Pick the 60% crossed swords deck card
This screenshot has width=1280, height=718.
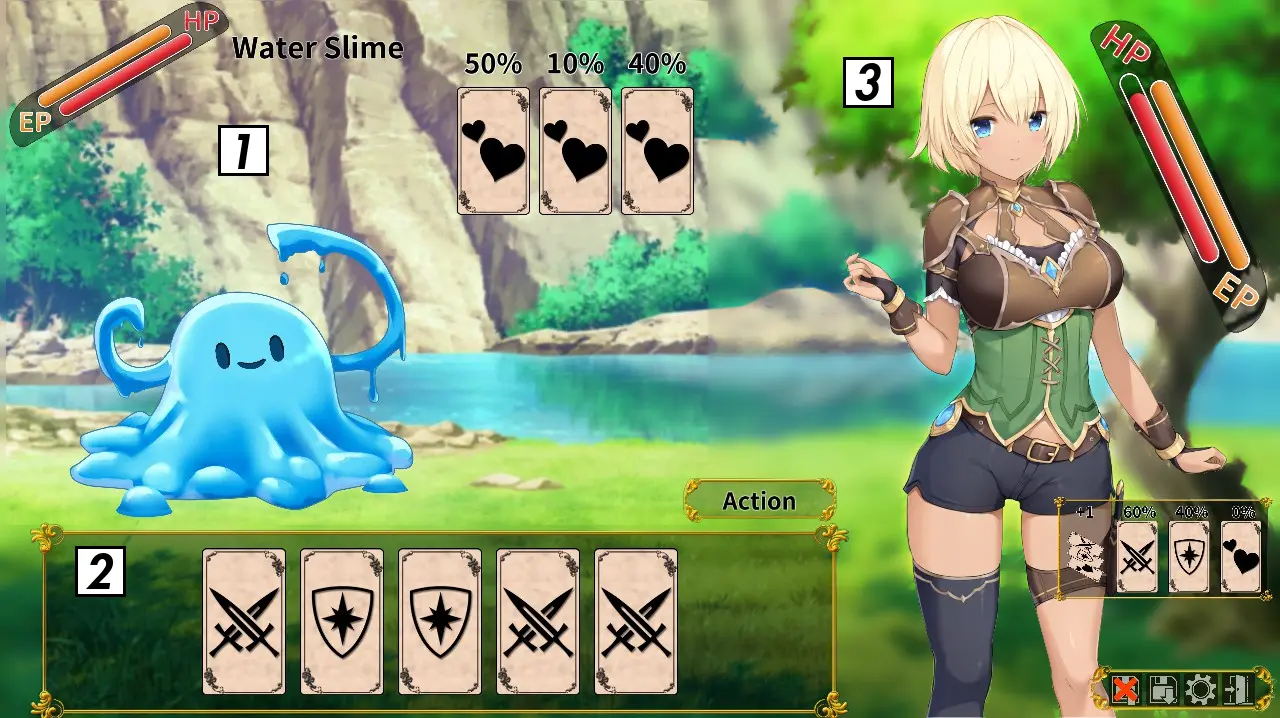[1137, 557]
